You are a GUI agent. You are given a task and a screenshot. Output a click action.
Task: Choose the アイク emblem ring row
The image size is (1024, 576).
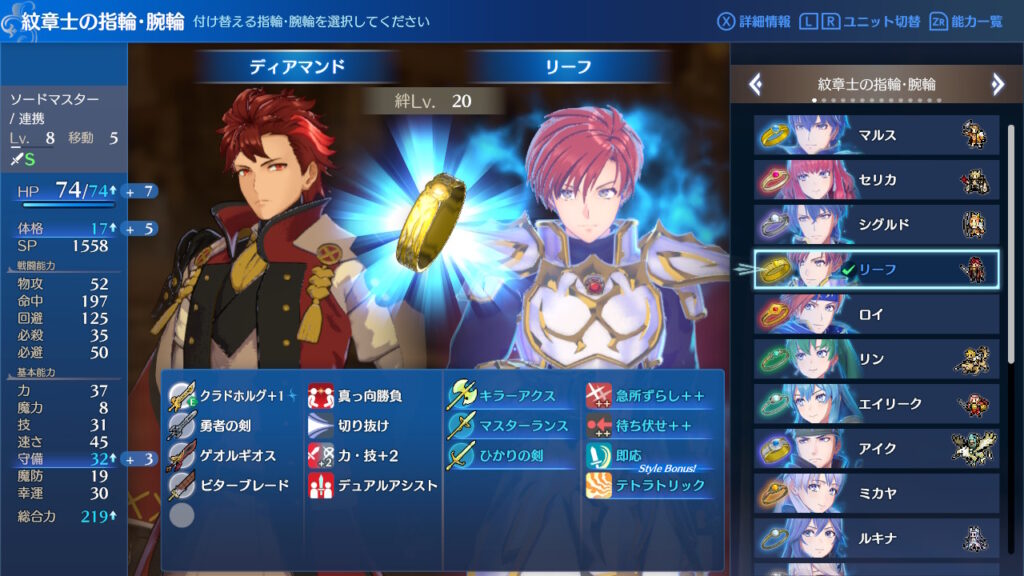875,449
